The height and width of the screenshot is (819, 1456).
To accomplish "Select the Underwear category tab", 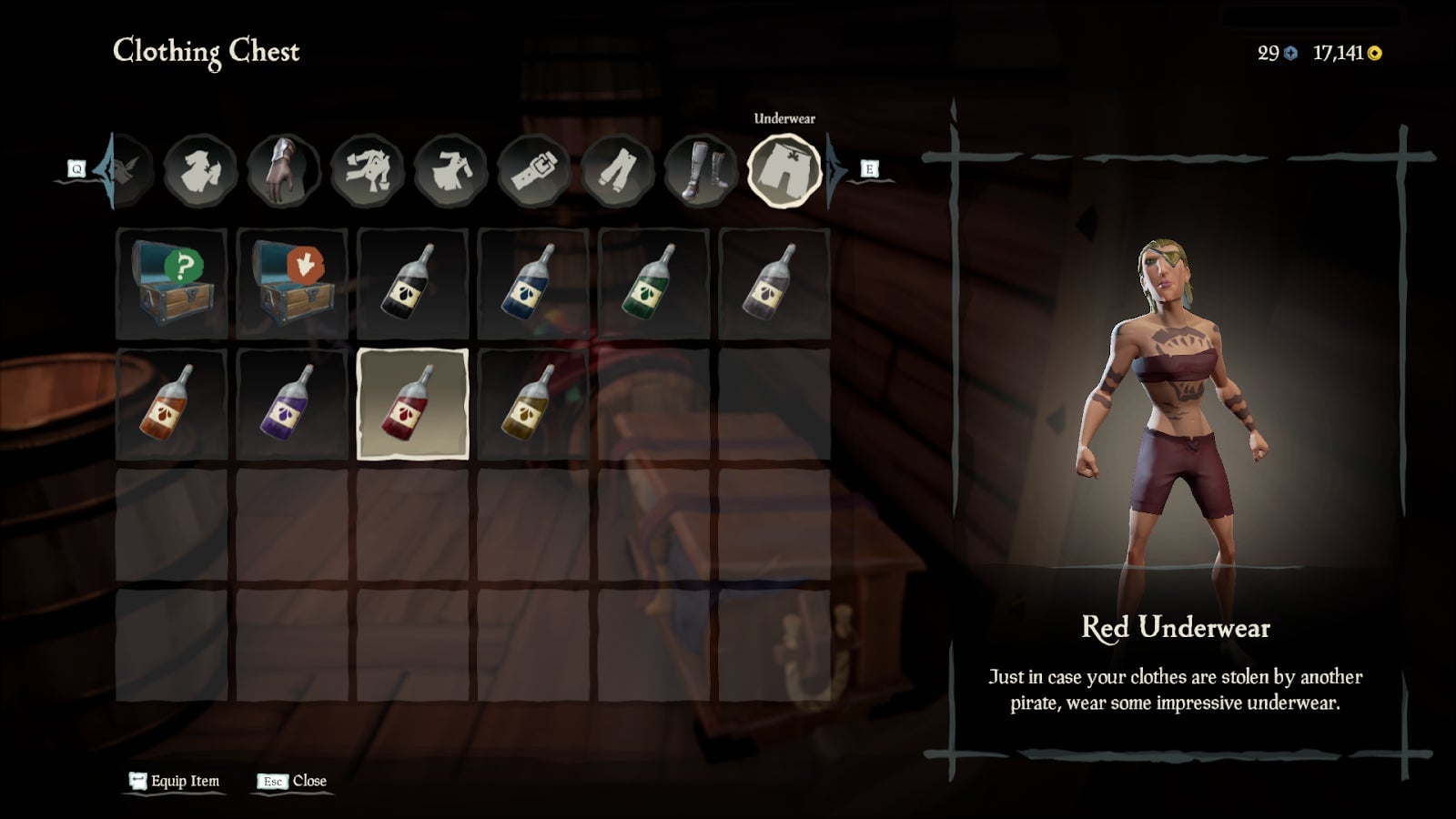I will (x=784, y=170).
